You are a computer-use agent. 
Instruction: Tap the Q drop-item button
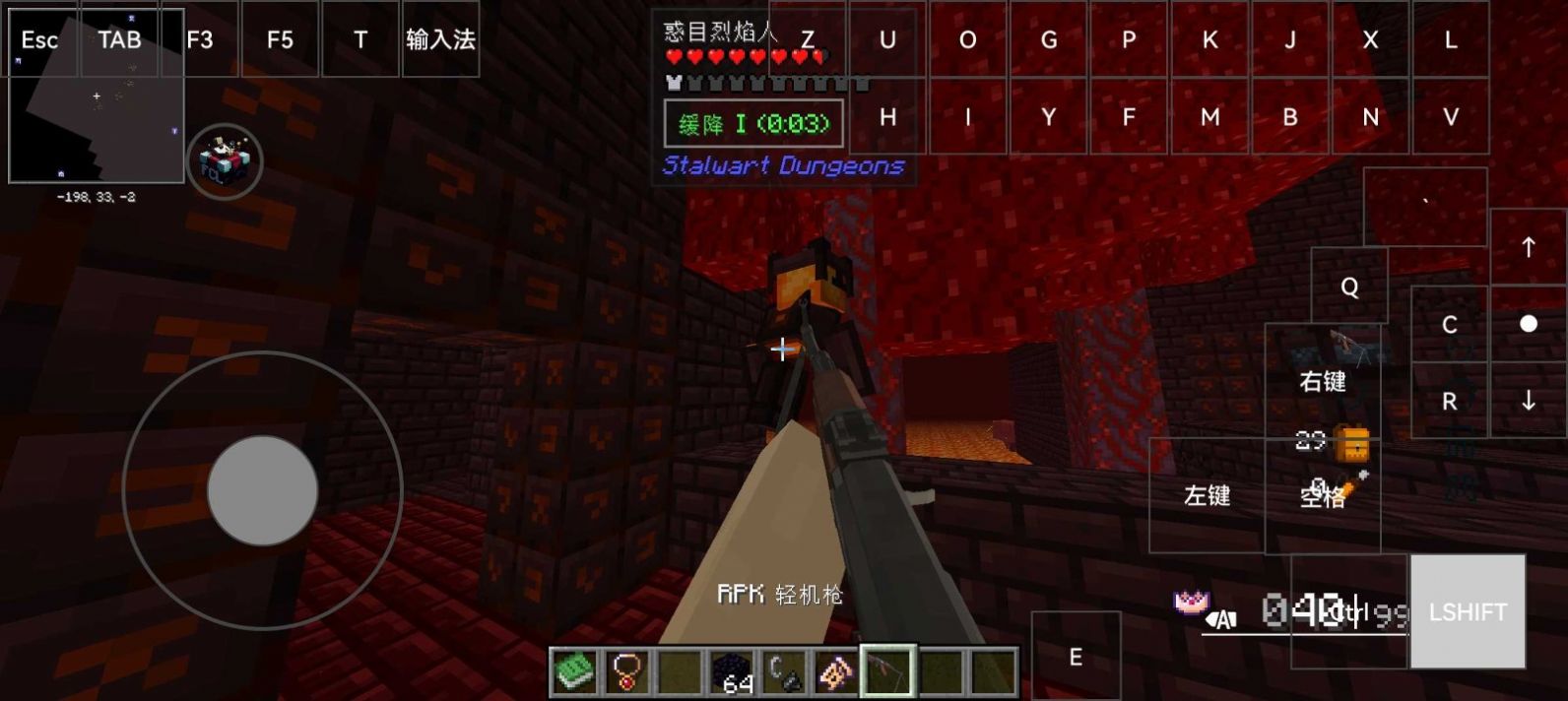coord(1349,287)
